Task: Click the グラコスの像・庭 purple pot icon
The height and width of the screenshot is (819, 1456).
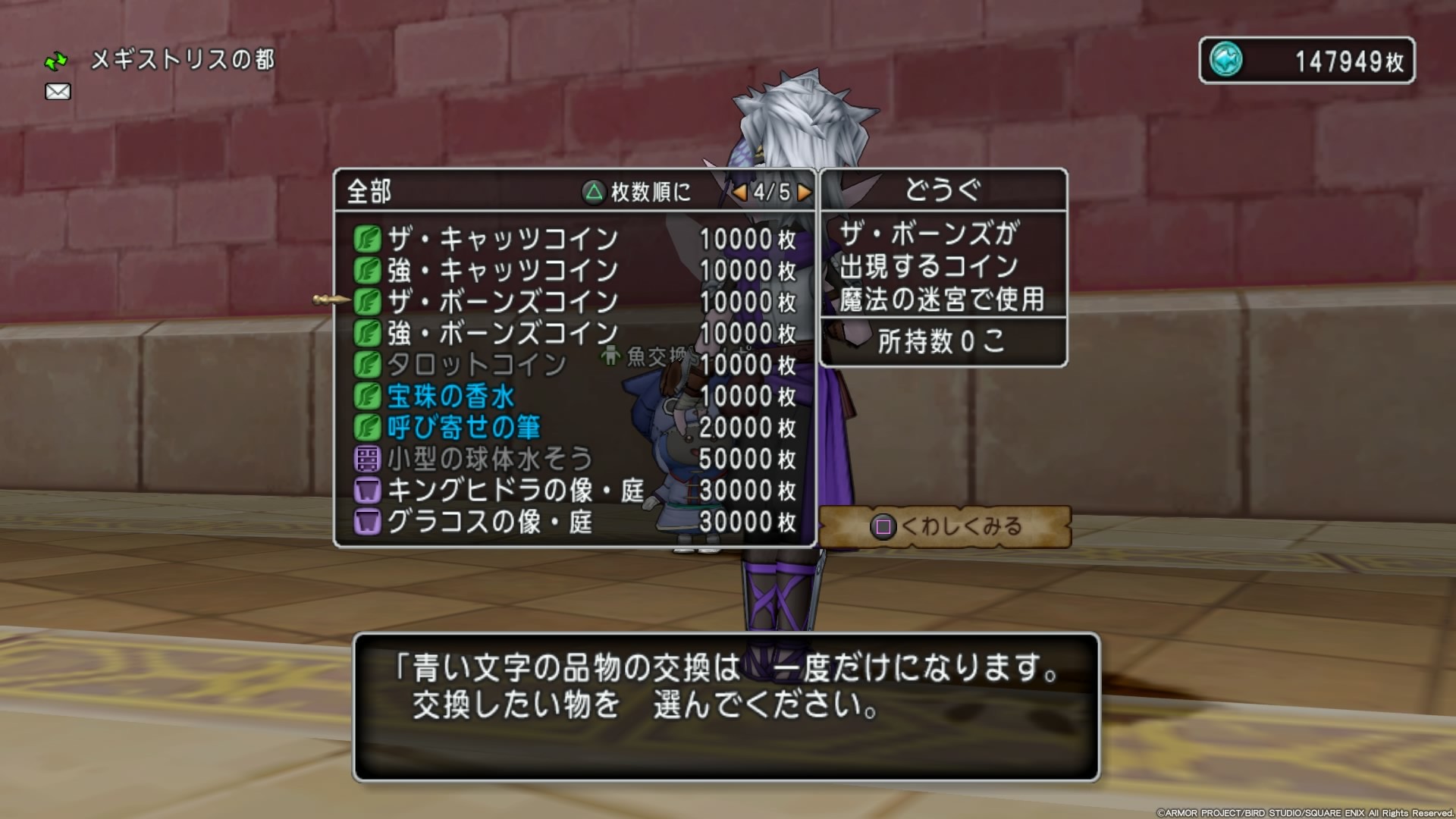Action: 369,522
